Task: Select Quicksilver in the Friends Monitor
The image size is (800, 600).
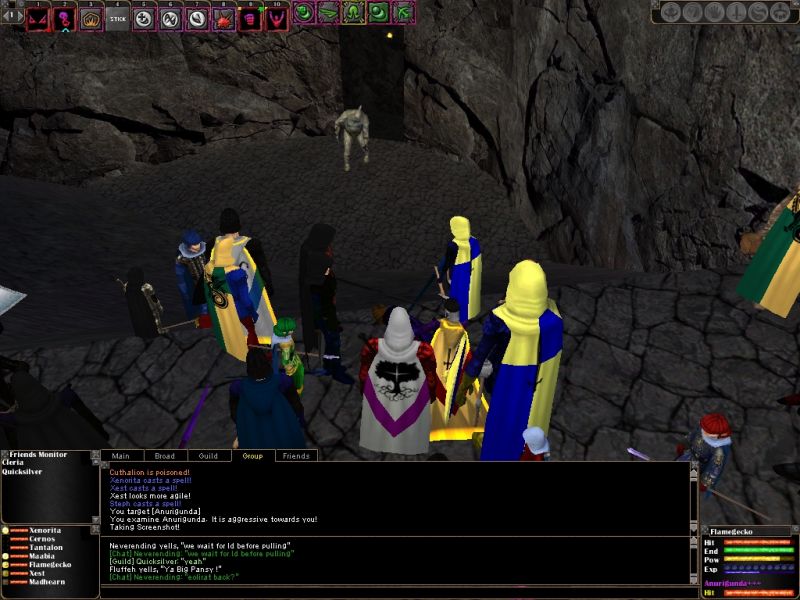Action: tap(22, 474)
